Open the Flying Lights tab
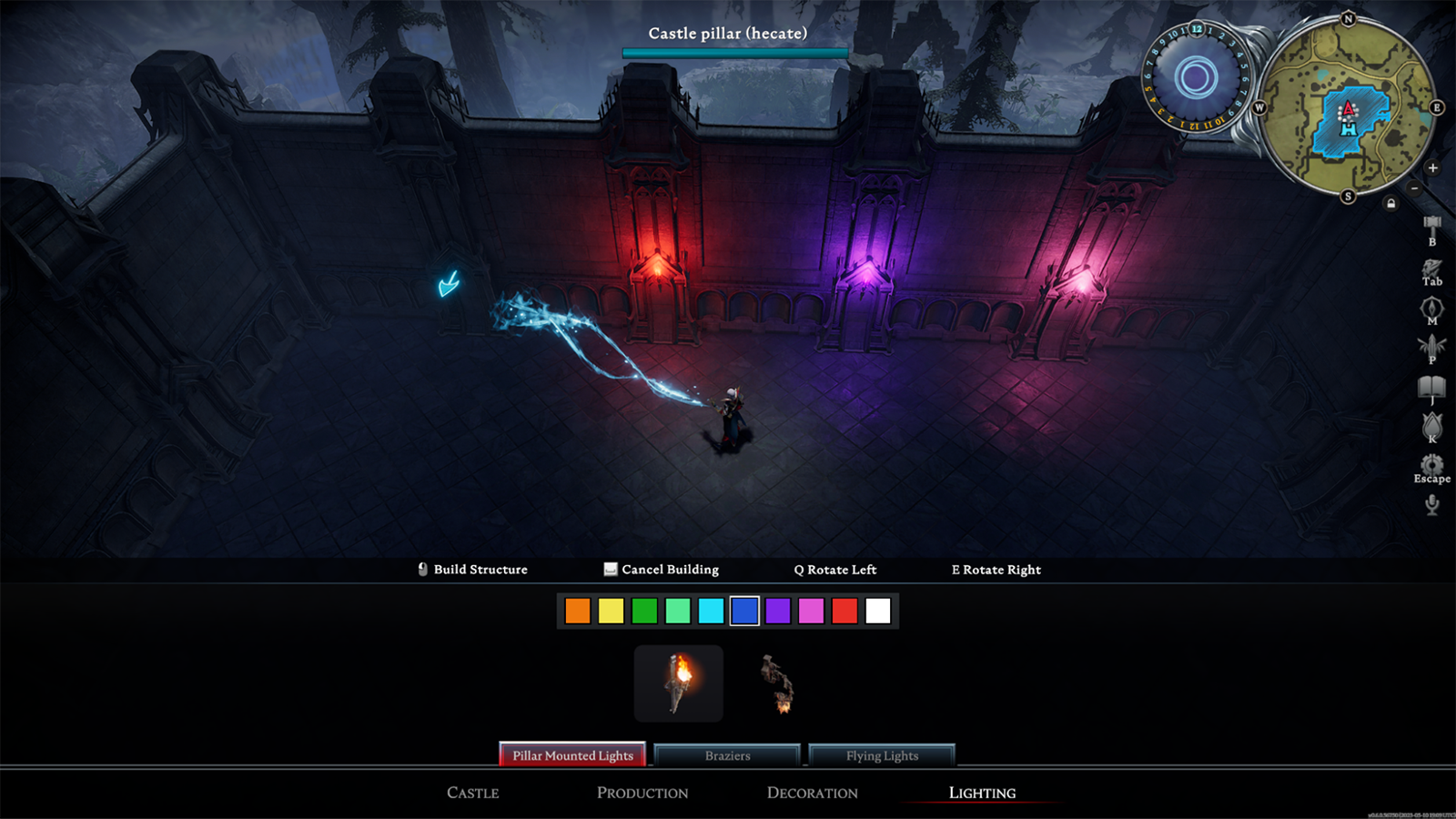1456x819 pixels. tap(882, 755)
